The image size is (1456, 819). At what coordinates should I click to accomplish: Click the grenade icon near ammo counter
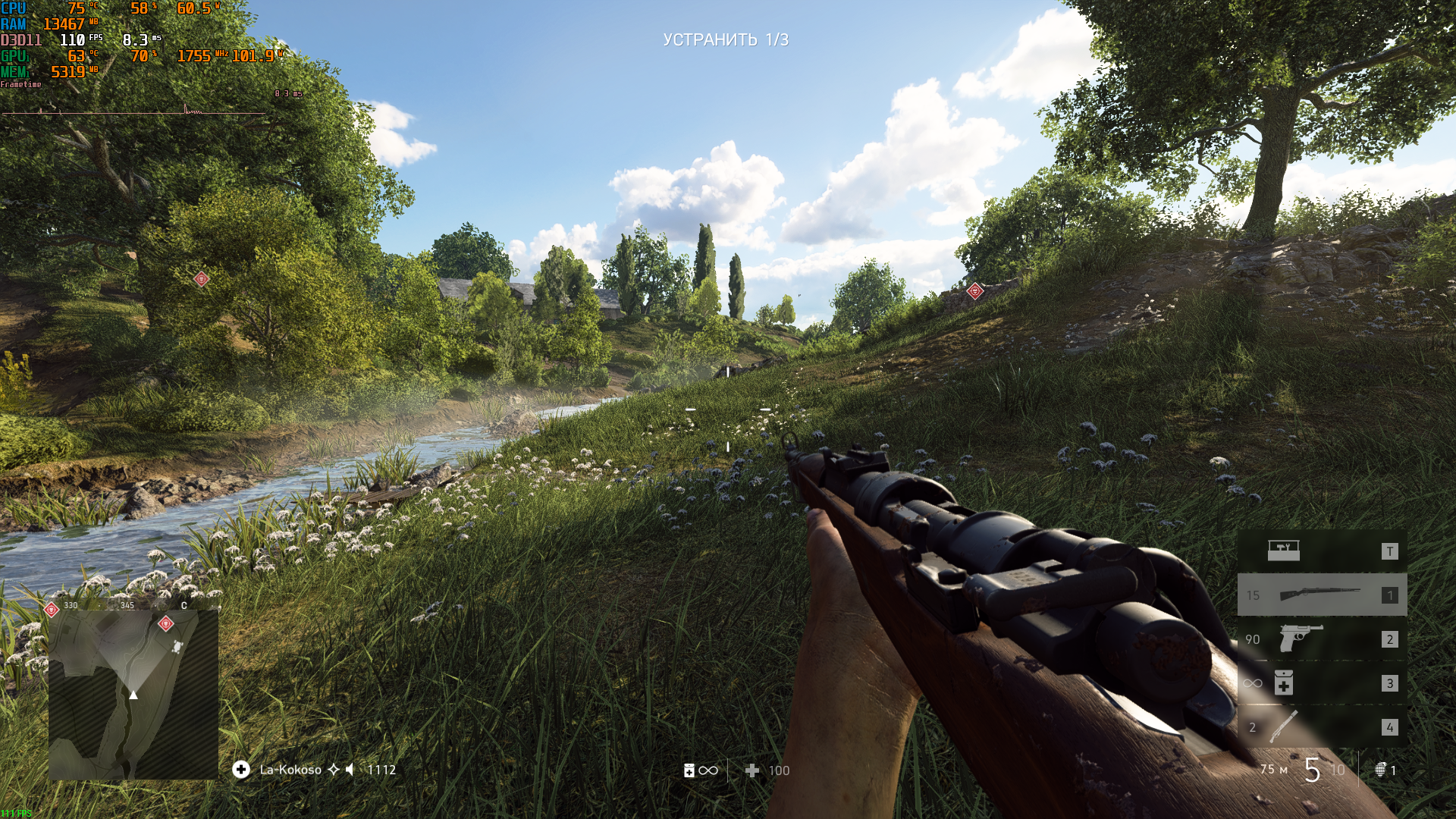1381,770
